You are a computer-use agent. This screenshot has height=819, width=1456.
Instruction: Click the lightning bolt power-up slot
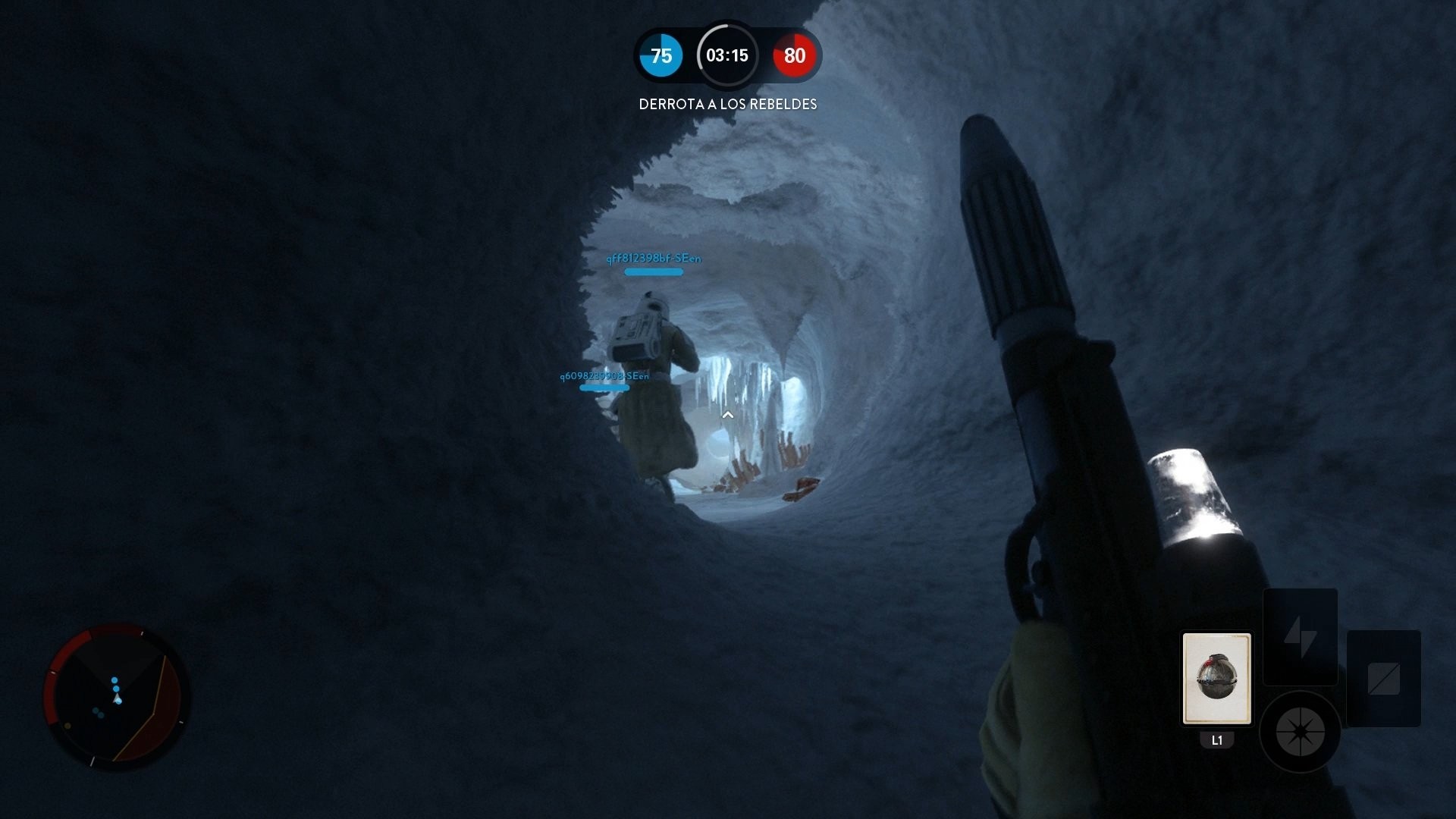[1300, 637]
